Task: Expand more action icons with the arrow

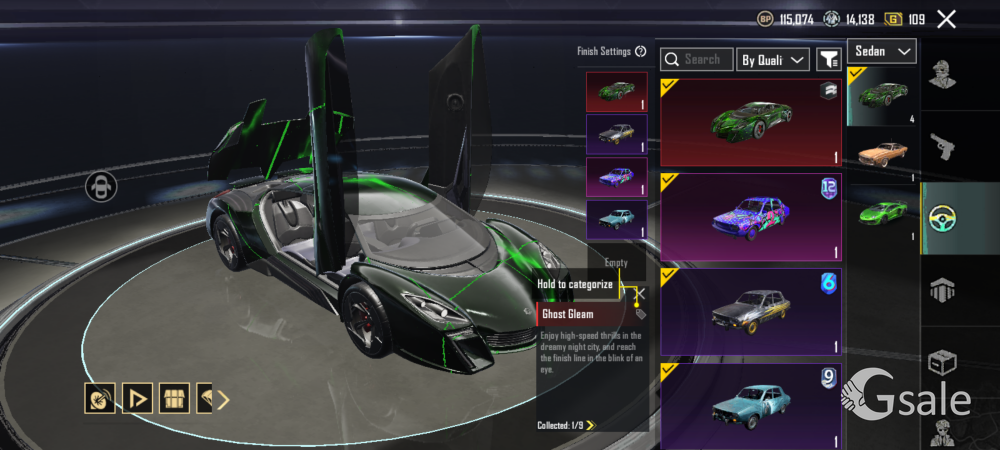Action: (223, 400)
